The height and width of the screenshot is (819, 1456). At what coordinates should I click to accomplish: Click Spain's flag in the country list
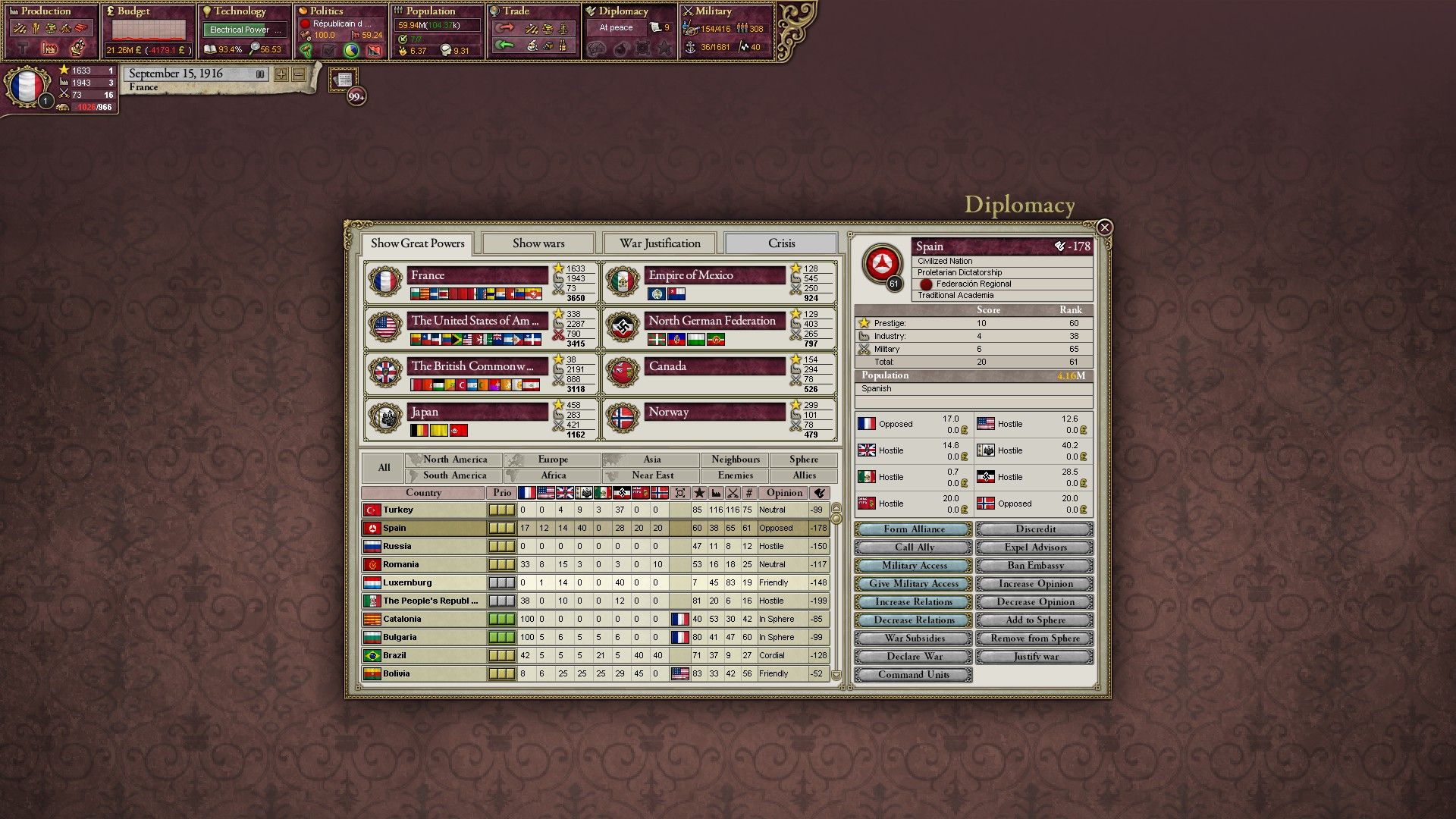coord(372,528)
